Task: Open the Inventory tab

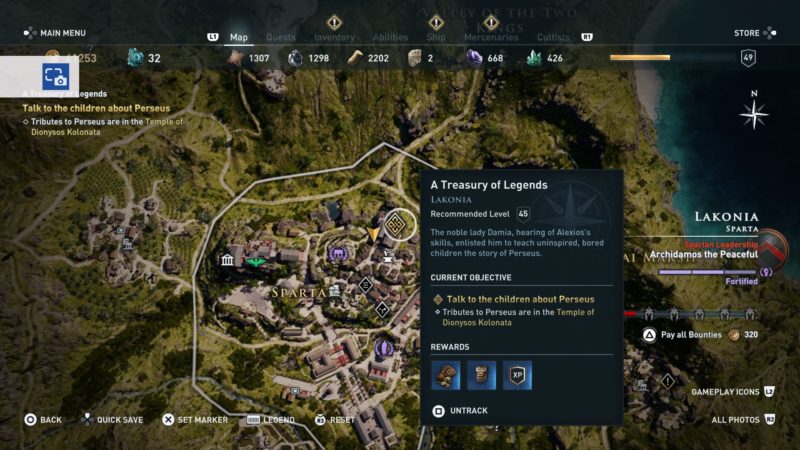Action: click(335, 38)
